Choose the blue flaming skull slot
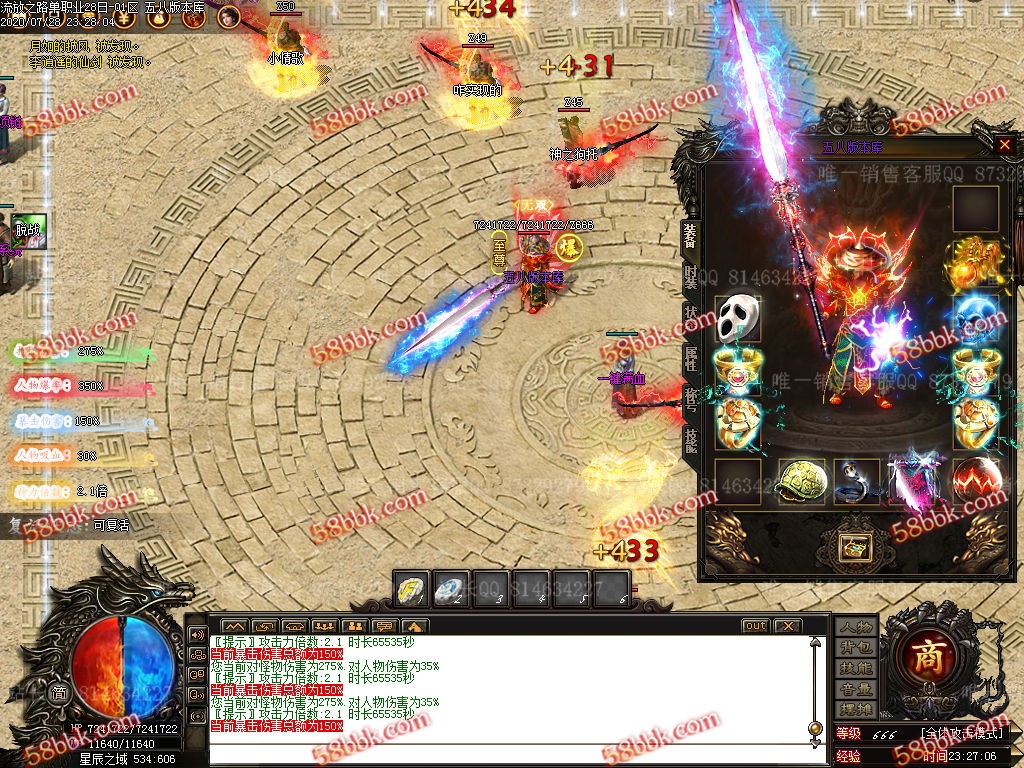This screenshot has height=768, width=1024. pos(975,319)
